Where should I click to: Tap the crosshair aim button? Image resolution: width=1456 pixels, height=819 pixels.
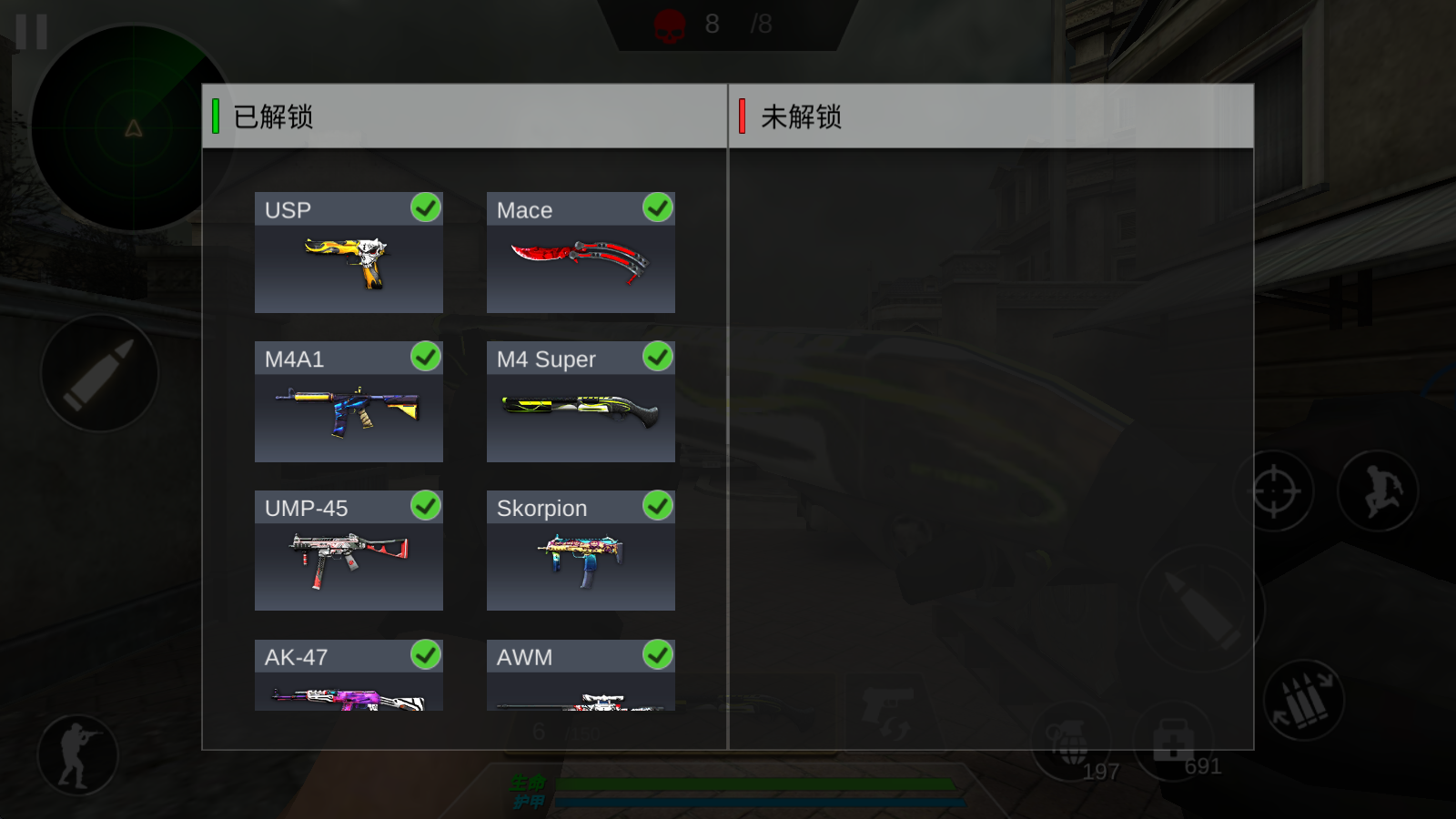[x=1274, y=491]
